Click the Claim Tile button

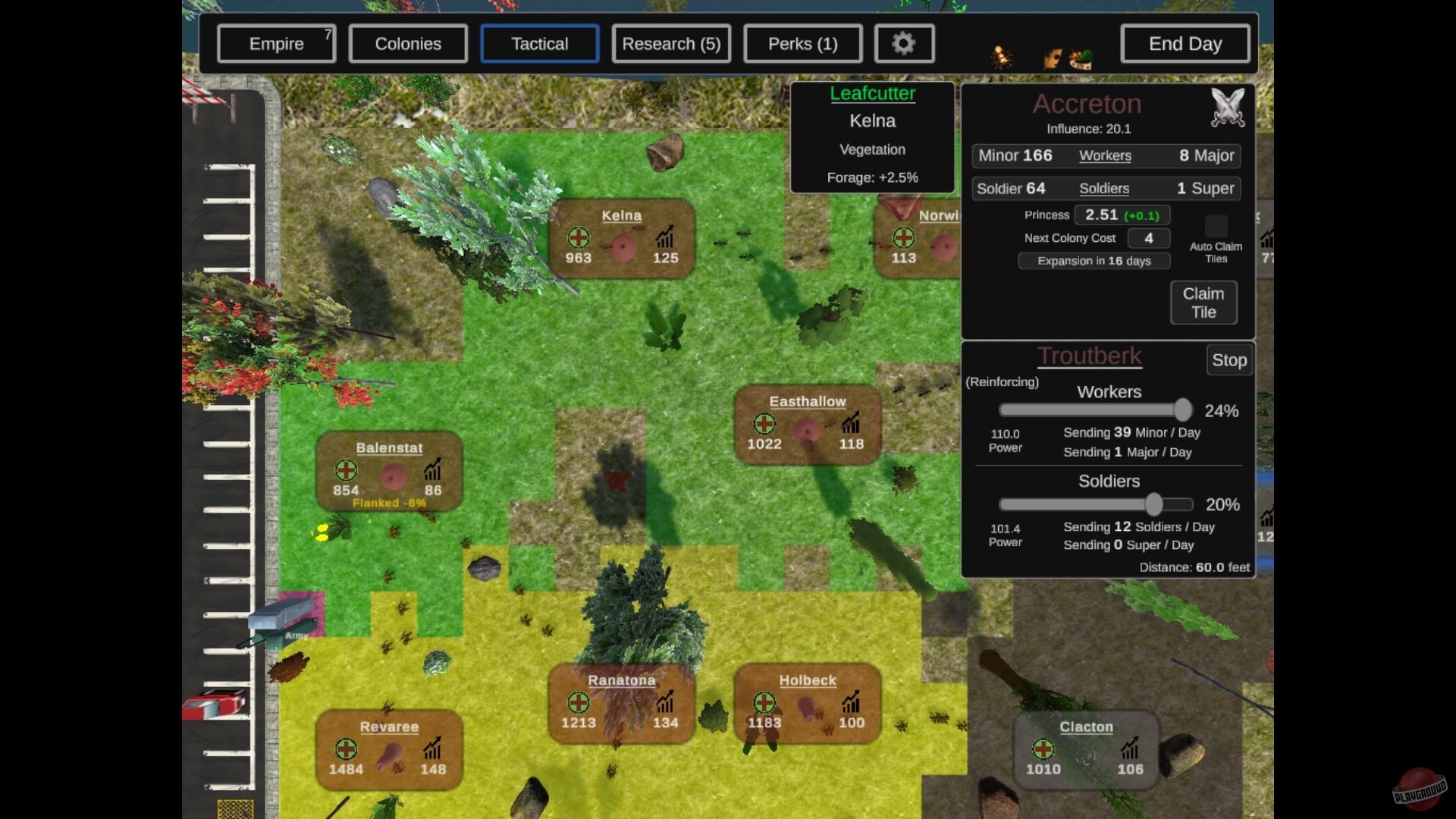(x=1203, y=303)
